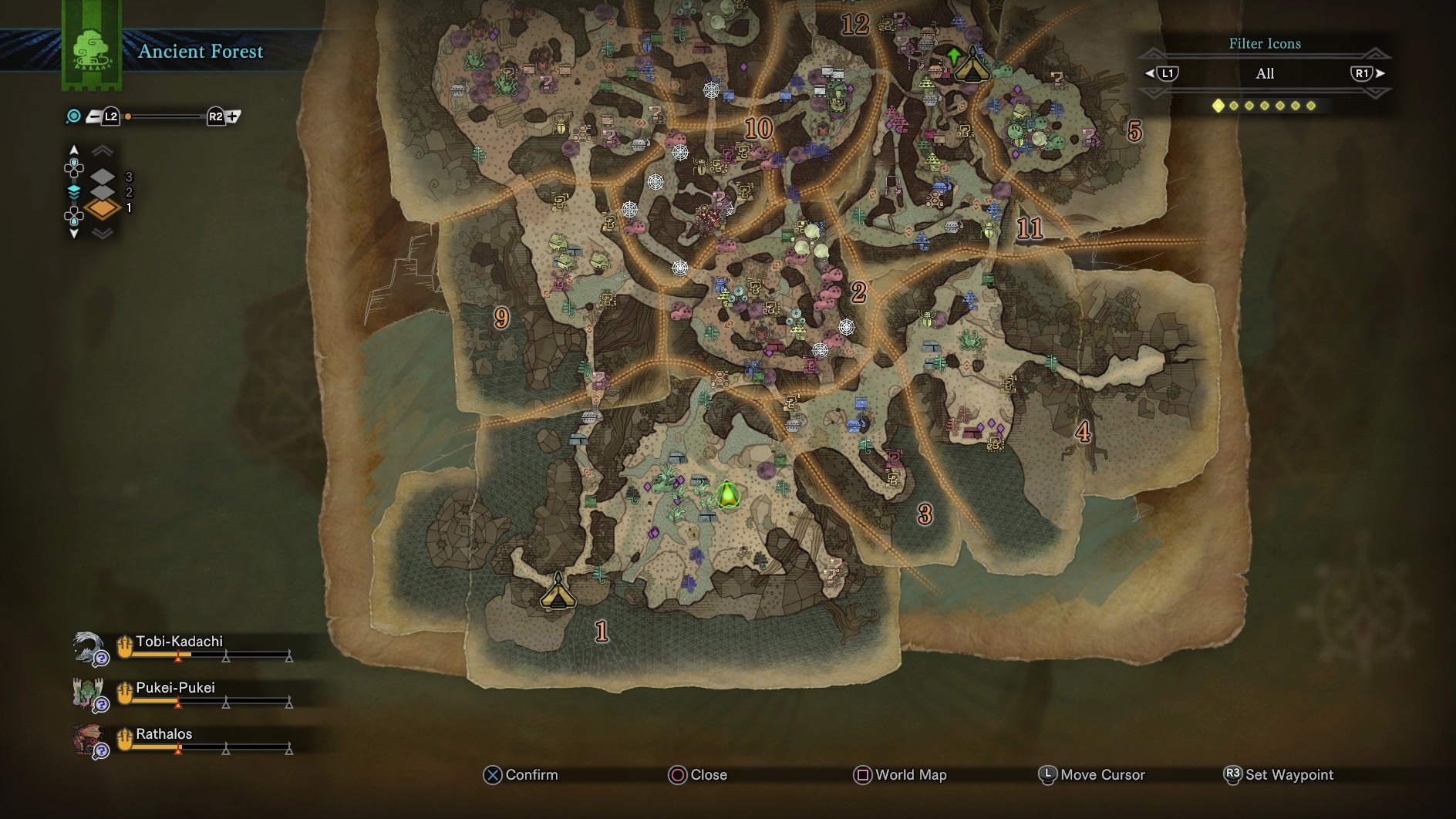This screenshot has height=819, width=1456.
Task: Select map floor level 1
Action: (103, 208)
